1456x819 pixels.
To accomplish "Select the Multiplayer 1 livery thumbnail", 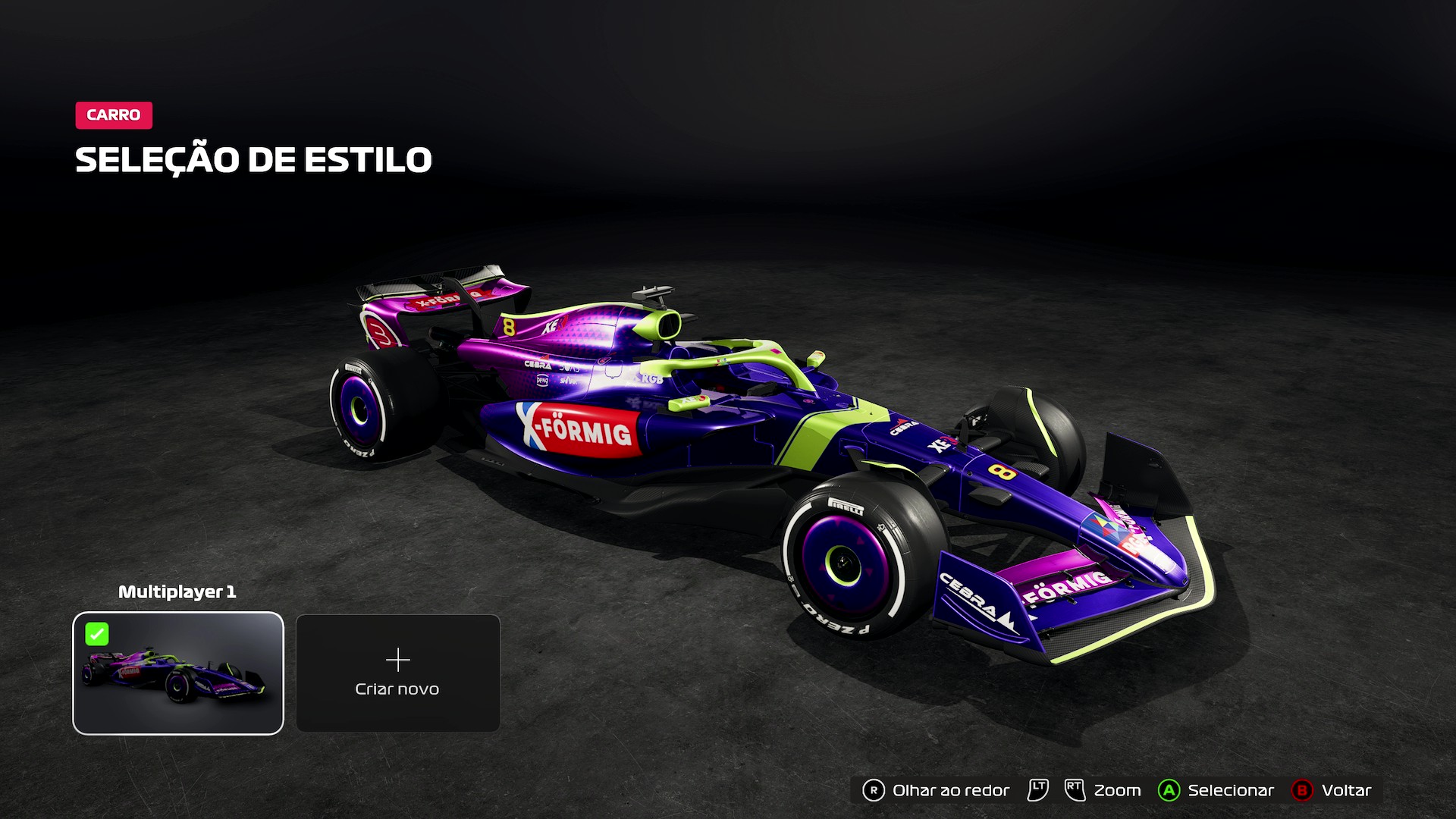I will point(178,673).
